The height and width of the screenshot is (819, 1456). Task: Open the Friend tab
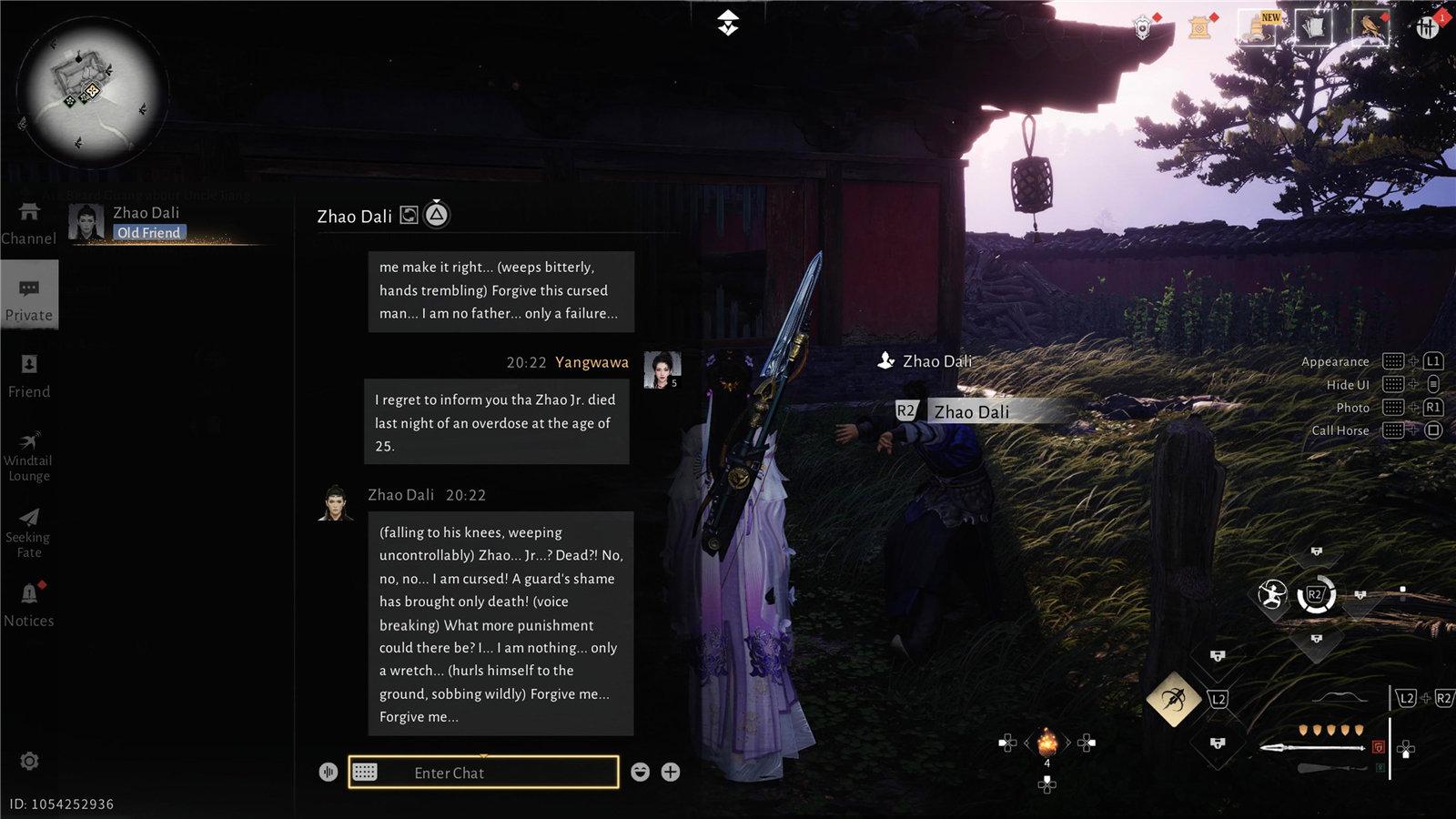tap(29, 375)
